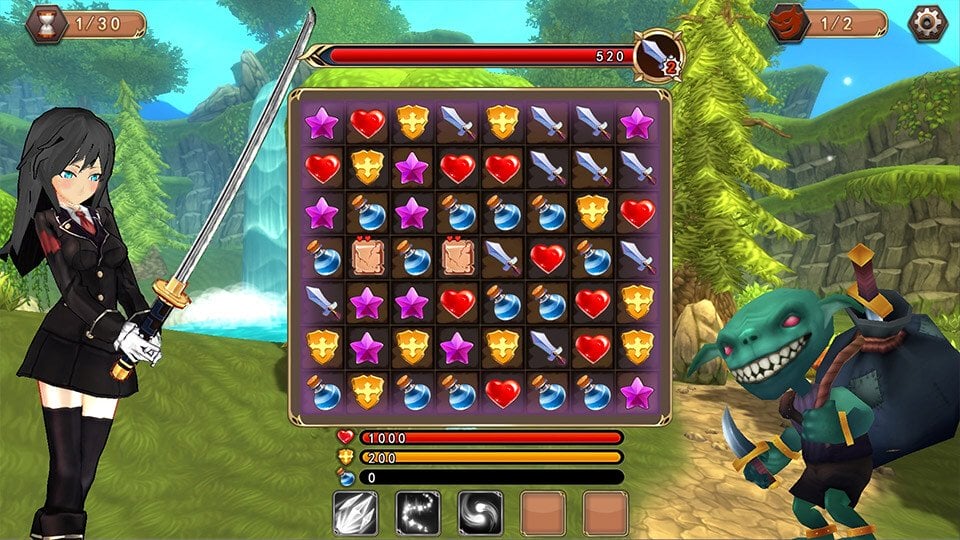Open the gear settings menu
This screenshot has width=960, height=540.
click(926, 23)
